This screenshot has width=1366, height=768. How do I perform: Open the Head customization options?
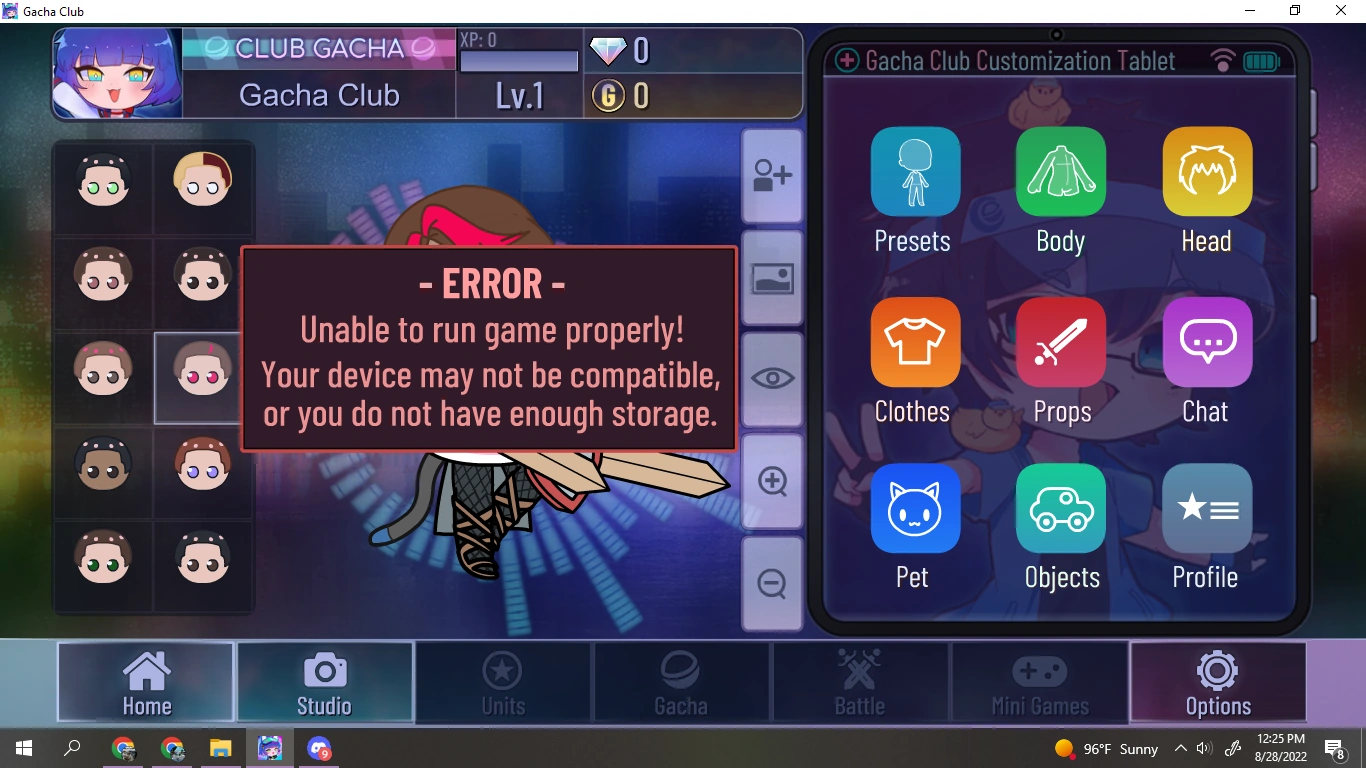[x=1206, y=171]
